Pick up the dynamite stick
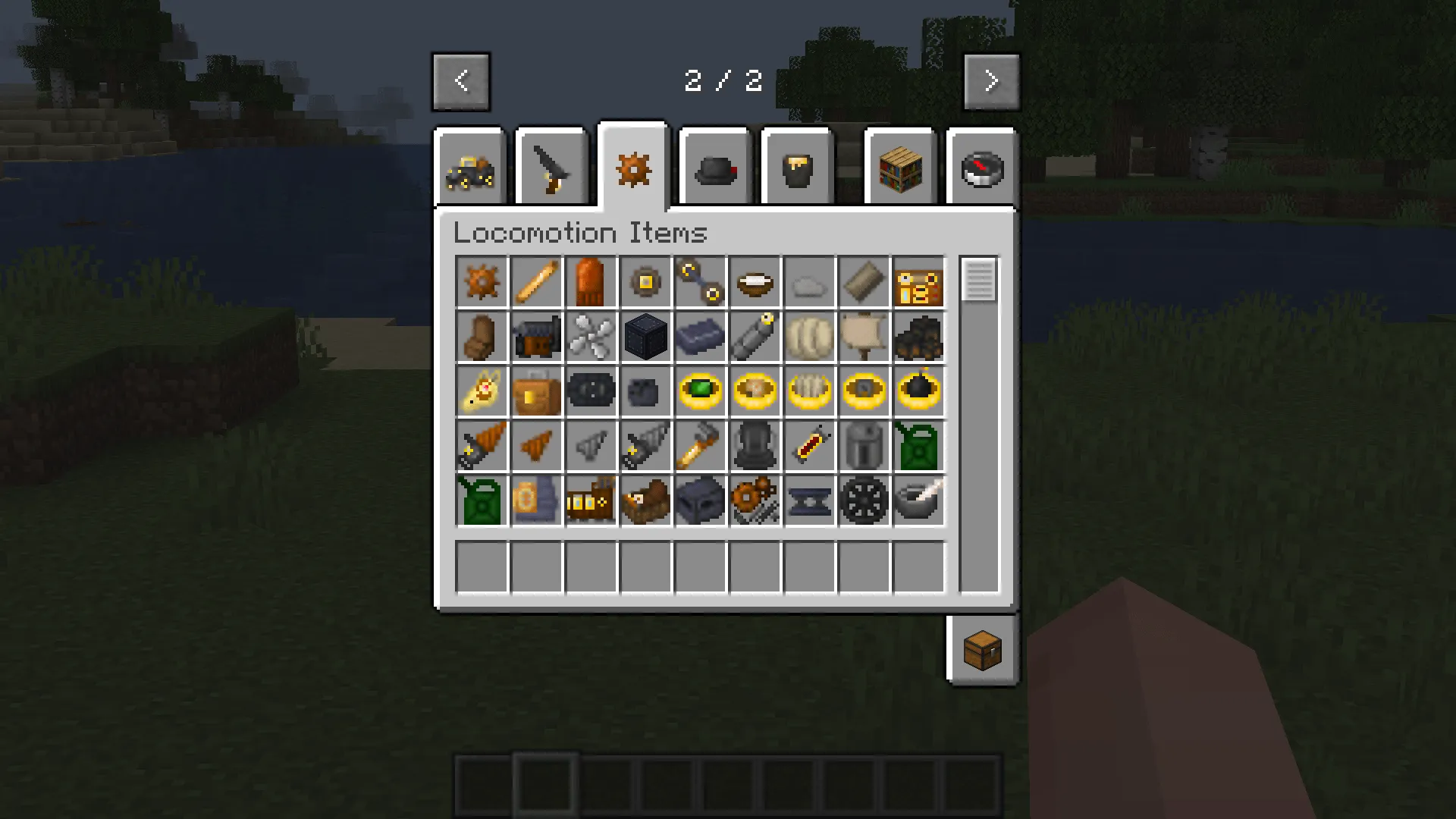 click(809, 447)
